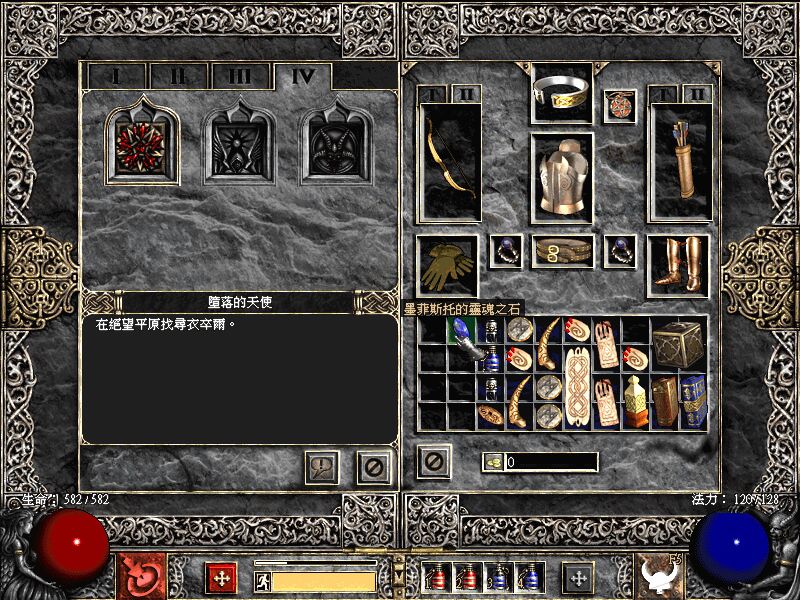
Task: Select the equipped body armor
Action: click(562, 177)
